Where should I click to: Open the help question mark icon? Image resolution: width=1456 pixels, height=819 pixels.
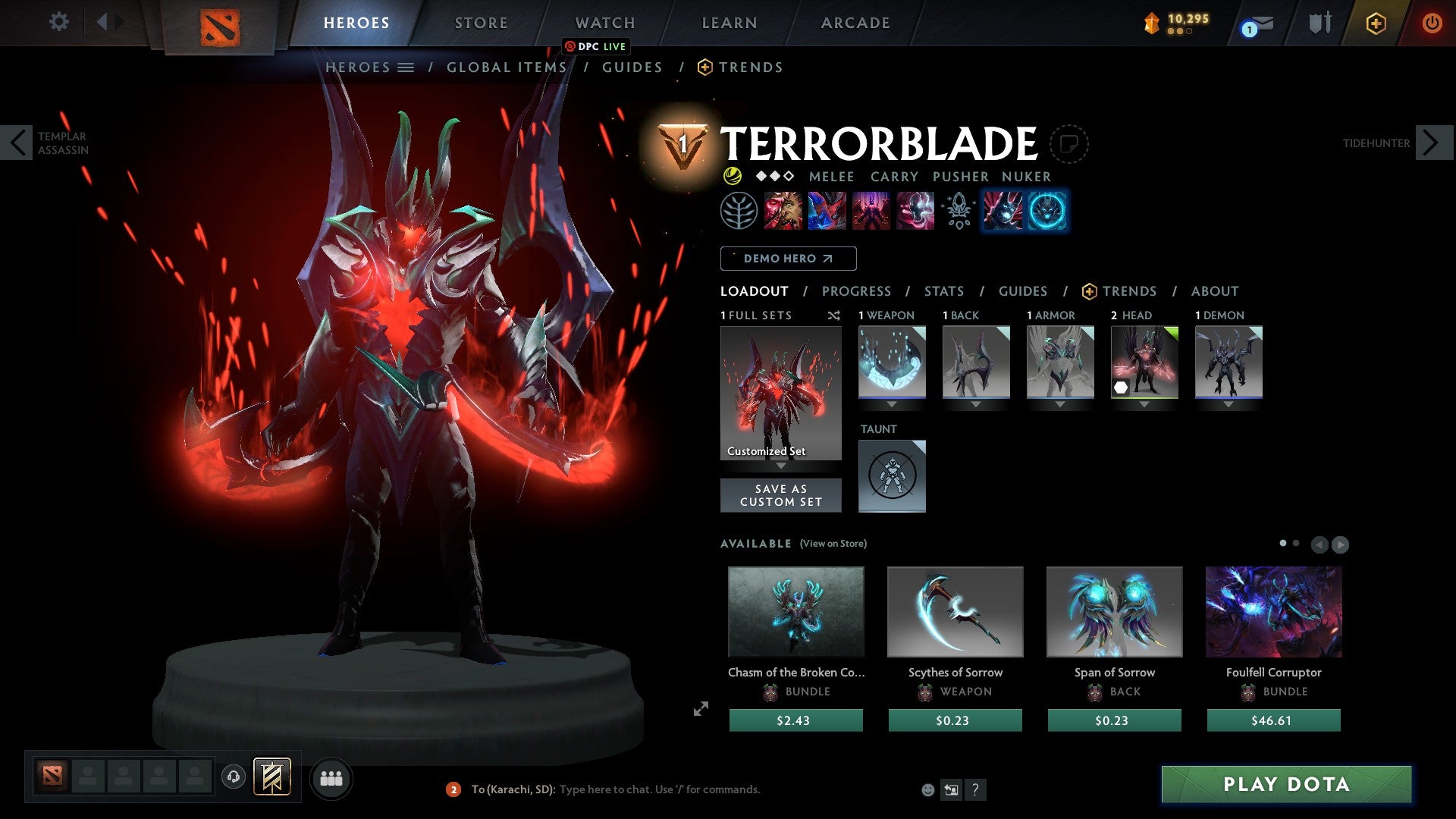[976, 789]
